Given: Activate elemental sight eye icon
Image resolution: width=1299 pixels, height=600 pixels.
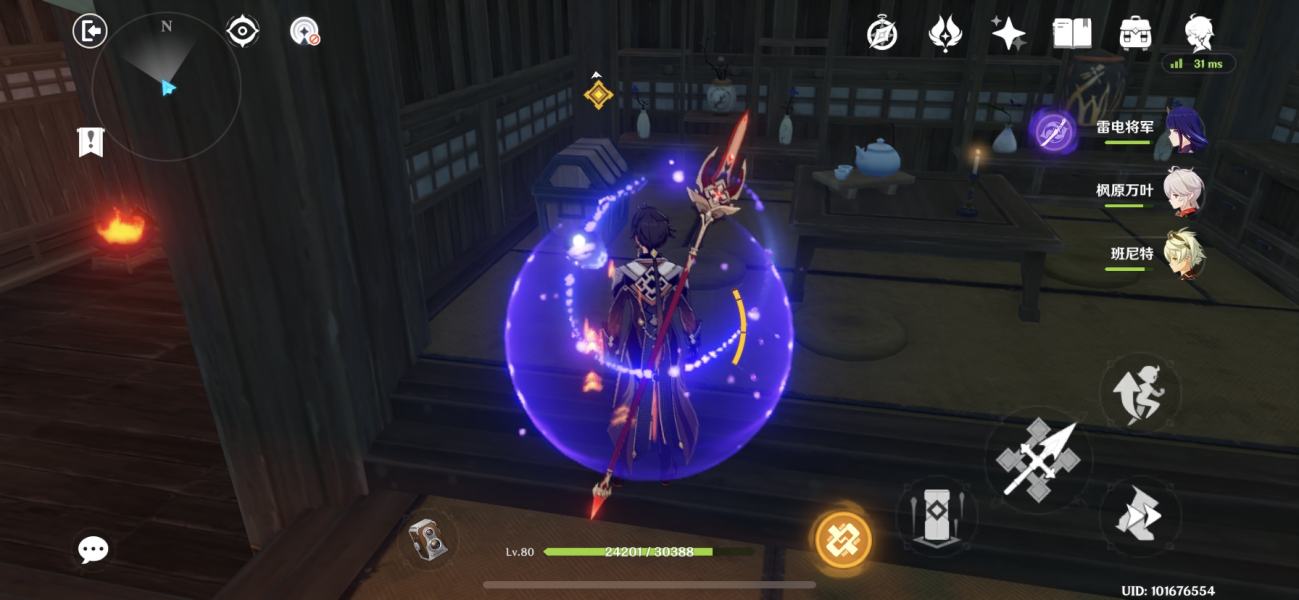Looking at the screenshot, I should (x=242, y=31).
